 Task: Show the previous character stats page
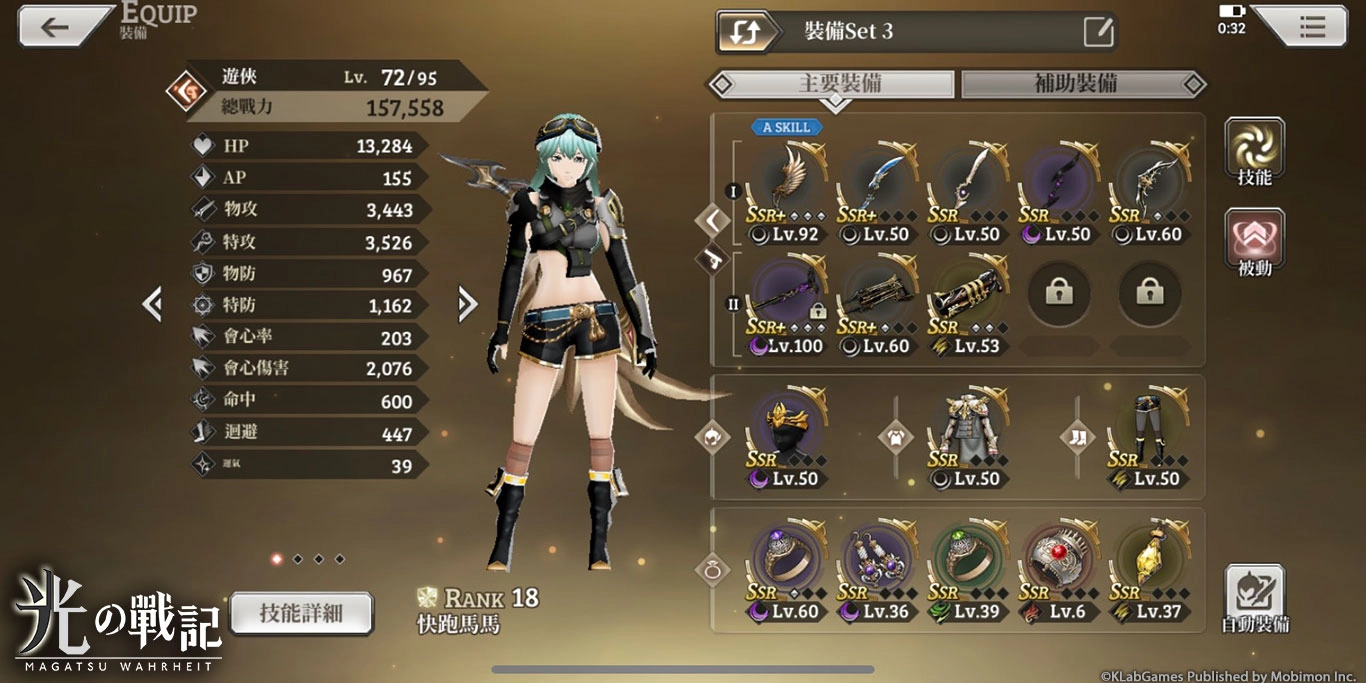[152, 304]
